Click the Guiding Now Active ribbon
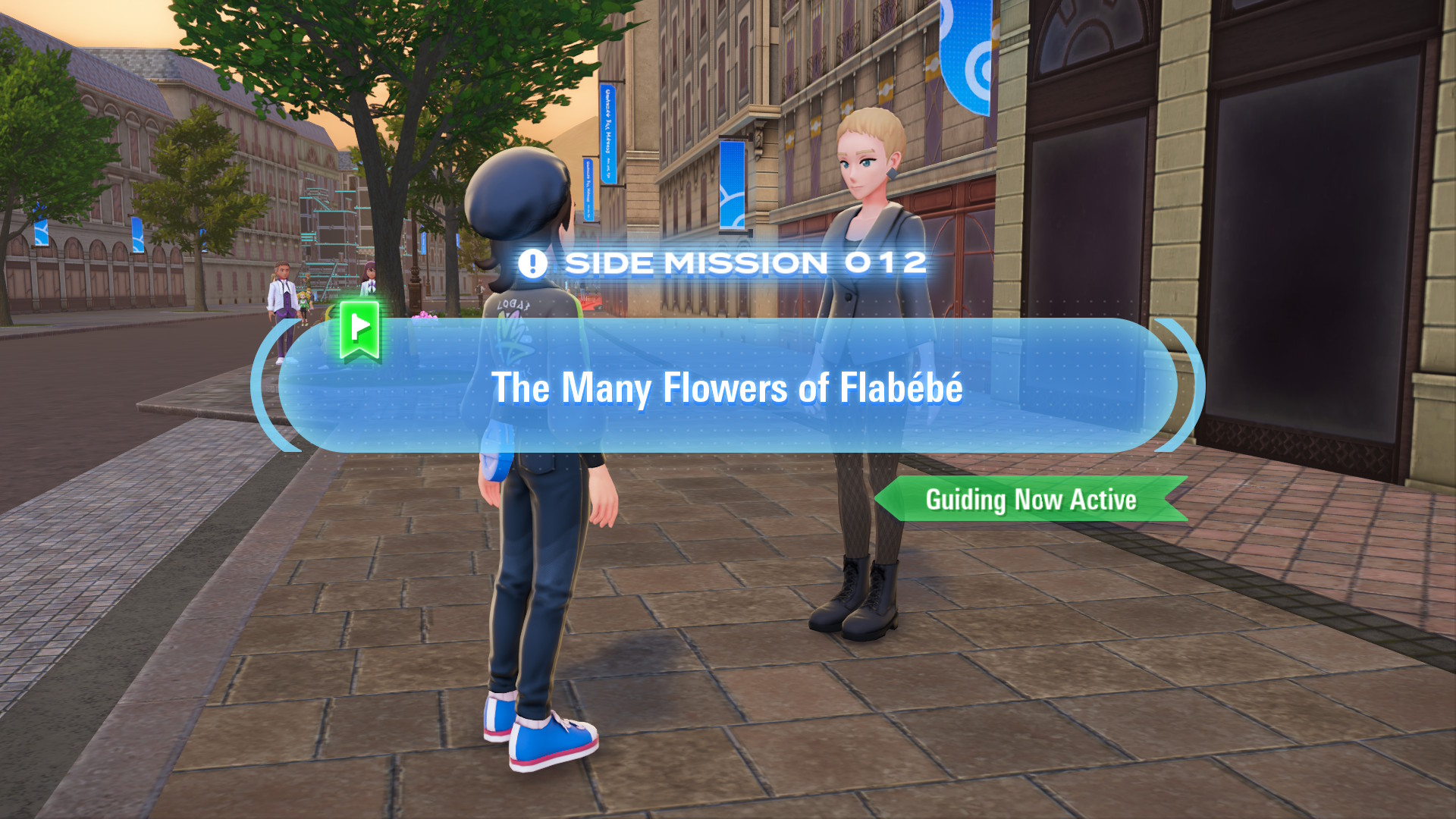The image size is (1456, 819). click(1030, 500)
